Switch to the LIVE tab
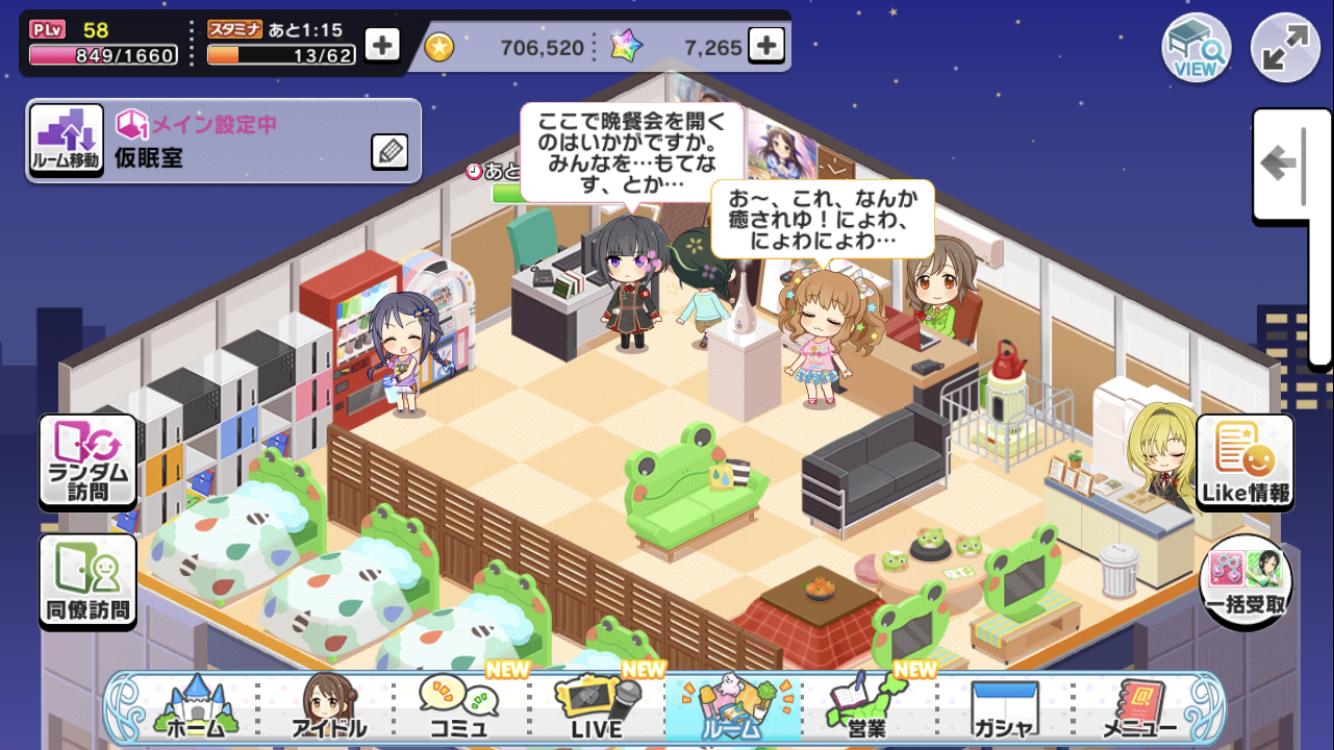Viewport: 1334px width, 750px height. point(596,709)
